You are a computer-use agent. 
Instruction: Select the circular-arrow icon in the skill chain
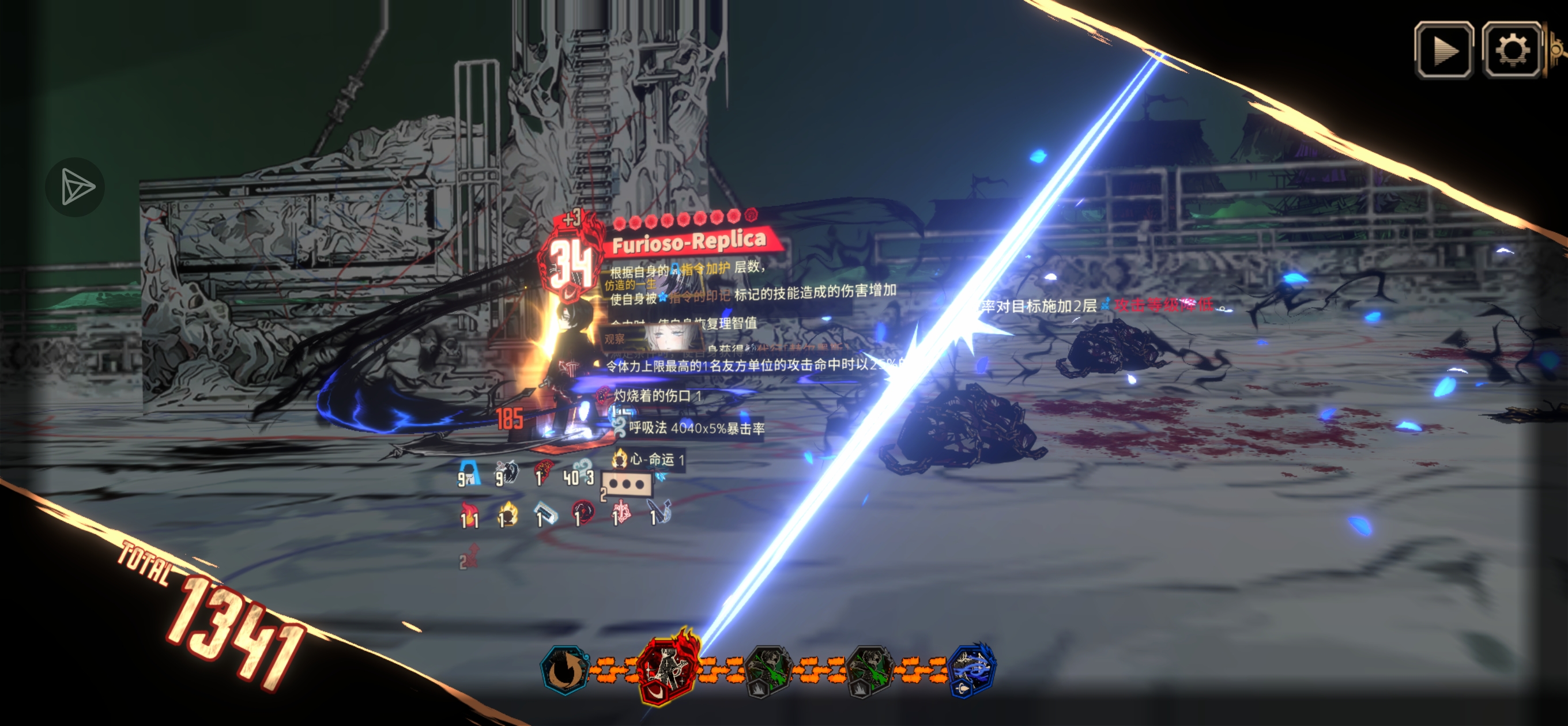(564, 670)
